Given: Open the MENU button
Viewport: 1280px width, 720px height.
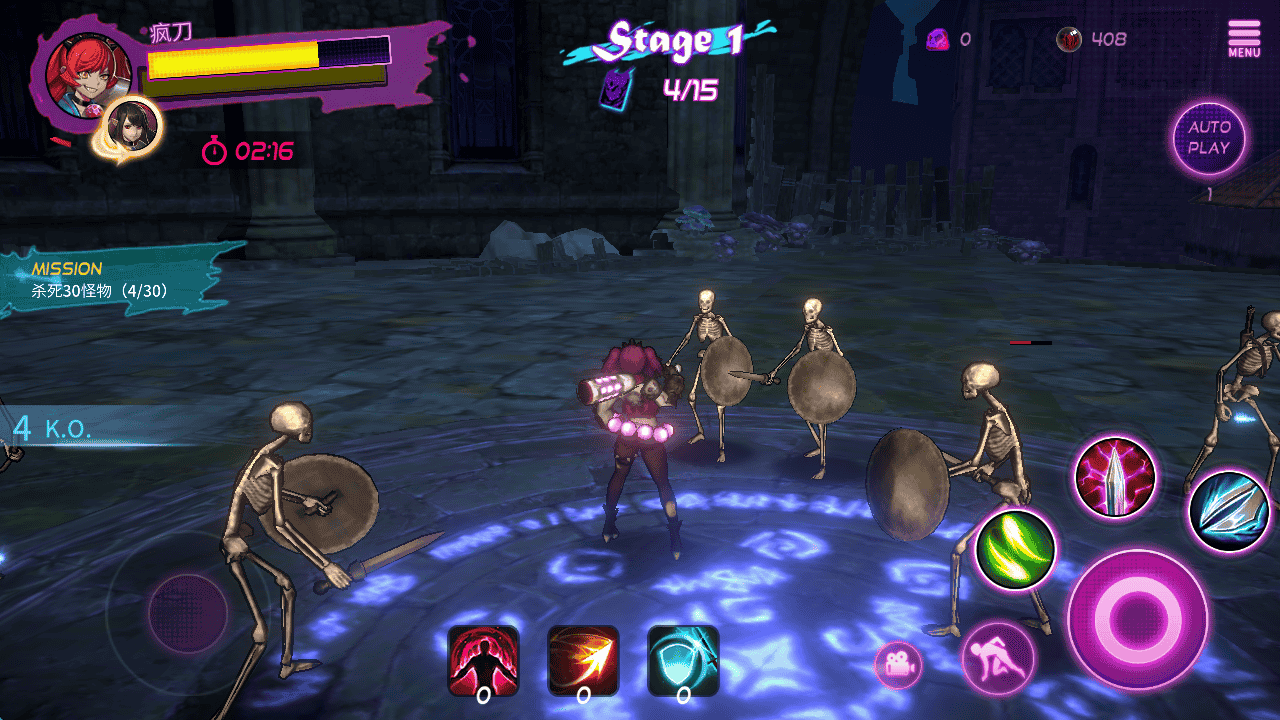Looking at the screenshot, I should pos(1244,38).
